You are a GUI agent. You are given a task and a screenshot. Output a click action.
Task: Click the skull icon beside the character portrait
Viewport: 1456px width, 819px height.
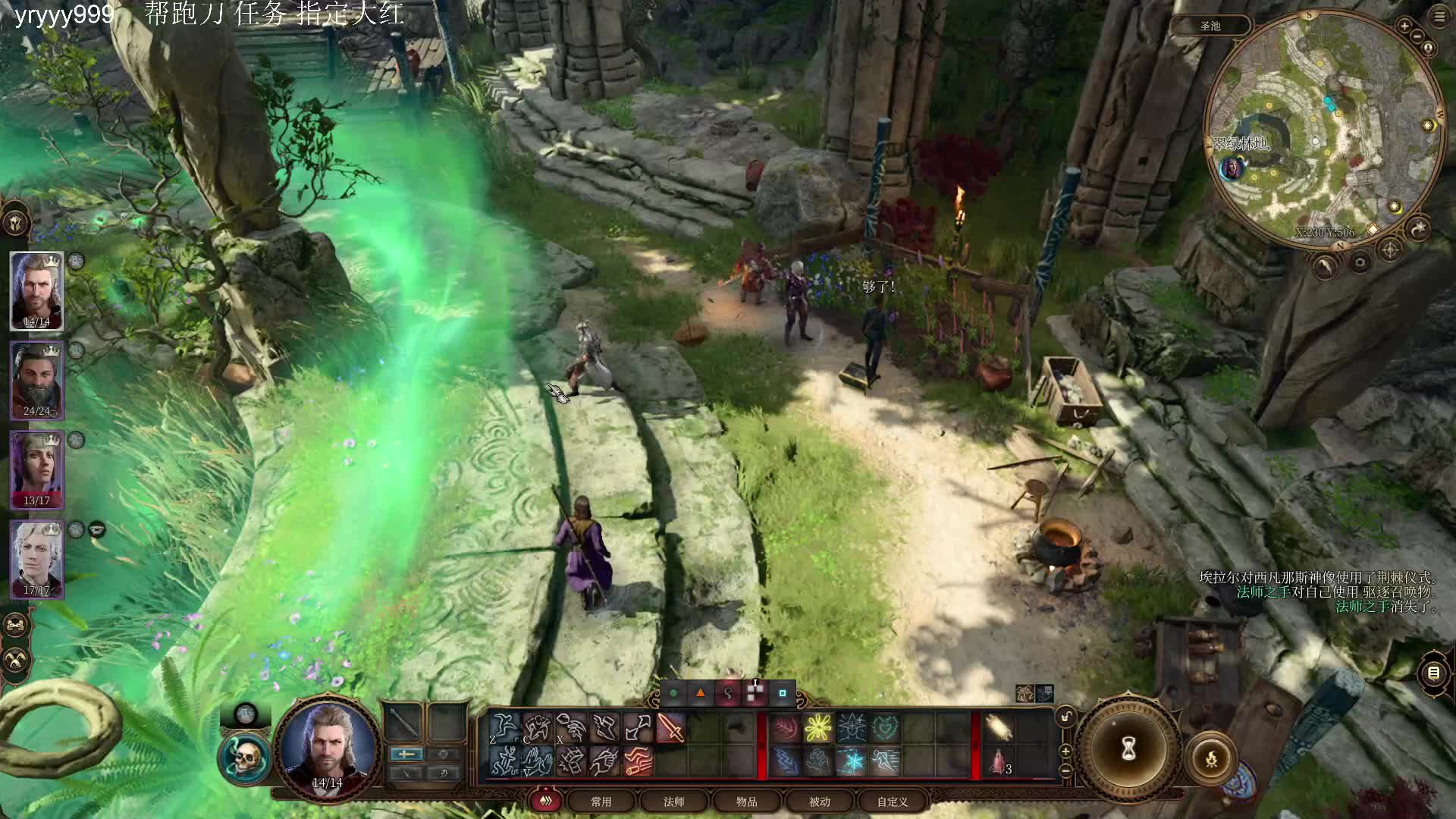tap(244, 758)
